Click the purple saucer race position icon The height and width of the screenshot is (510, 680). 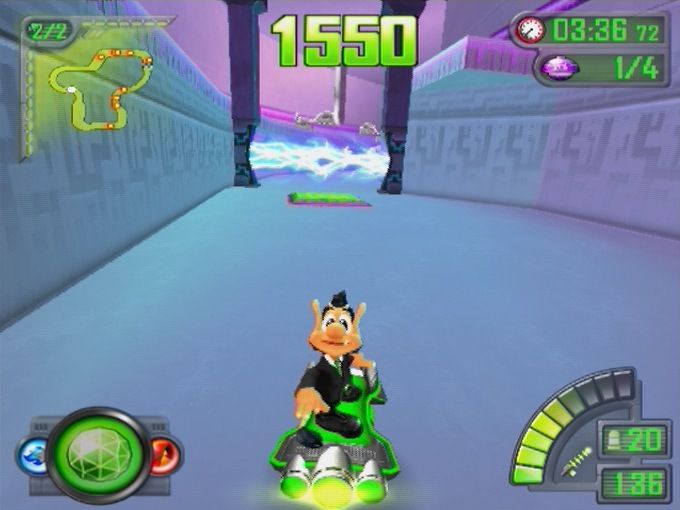point(560,68)
